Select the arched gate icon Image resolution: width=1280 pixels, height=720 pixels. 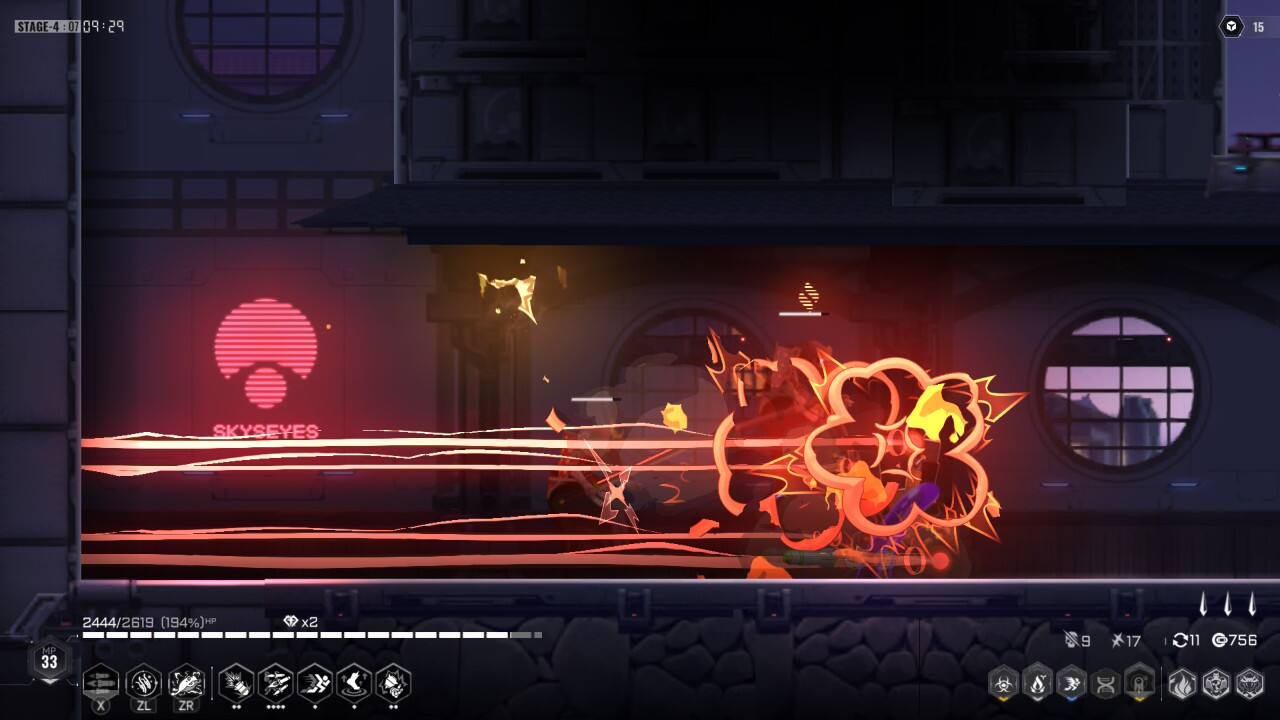pos(1140,684)
